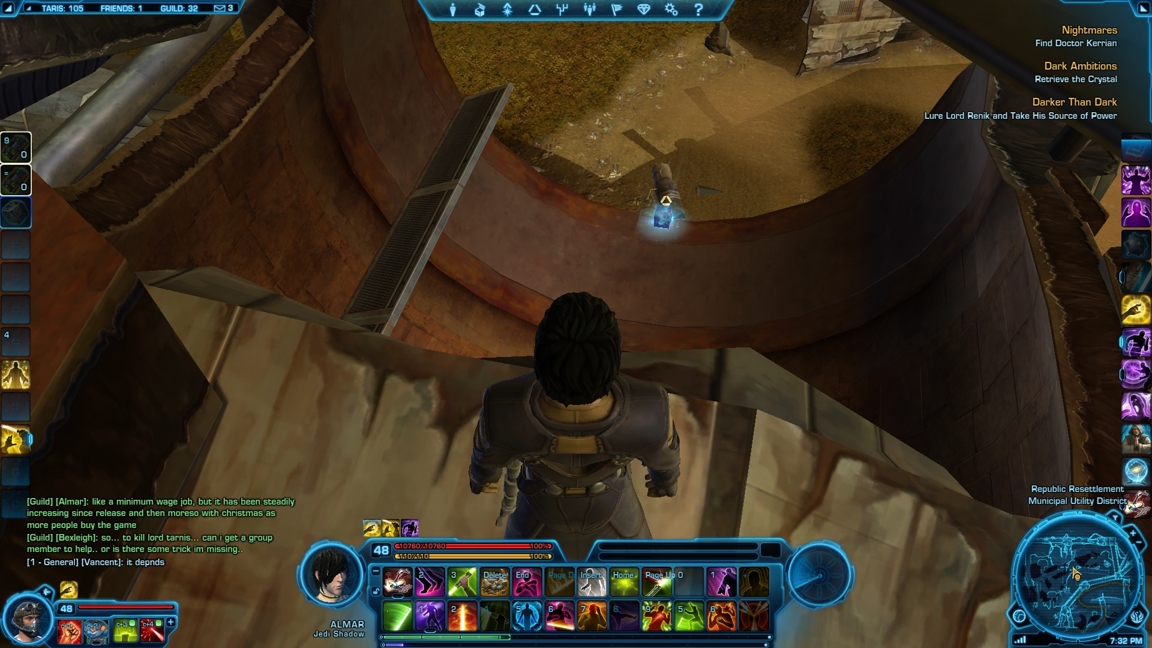Screen dimensions: 1152x648
Task: Activate the hotbar ability bound to Delete
Action: point(494,582)
